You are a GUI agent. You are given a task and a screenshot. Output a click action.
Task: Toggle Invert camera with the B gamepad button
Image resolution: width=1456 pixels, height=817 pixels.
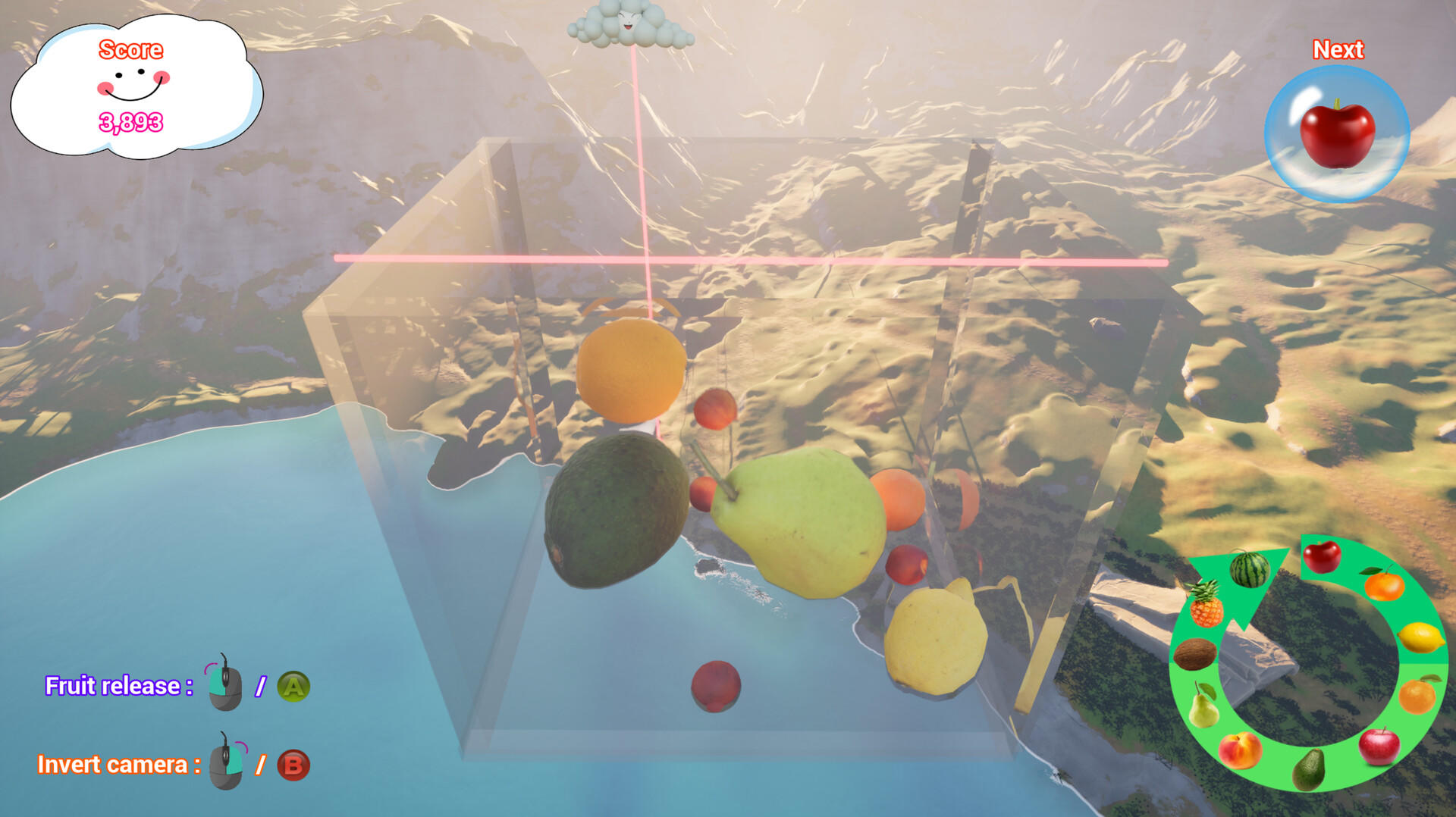point(293,765)
